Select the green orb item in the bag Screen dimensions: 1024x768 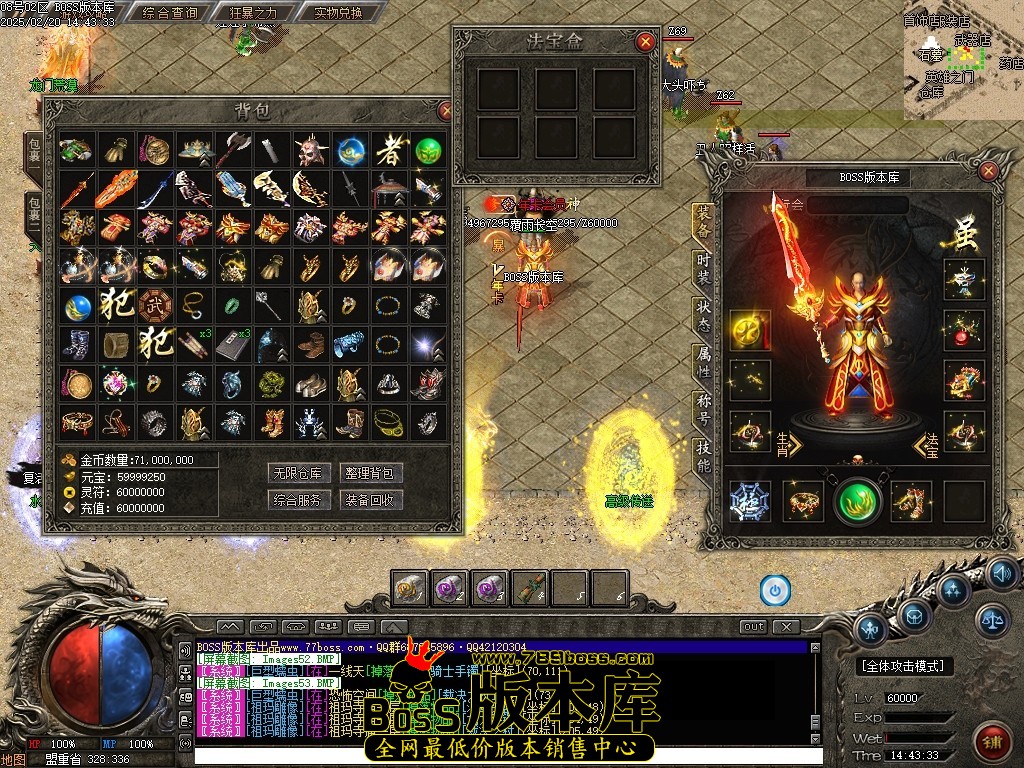(x=428, y=151)
